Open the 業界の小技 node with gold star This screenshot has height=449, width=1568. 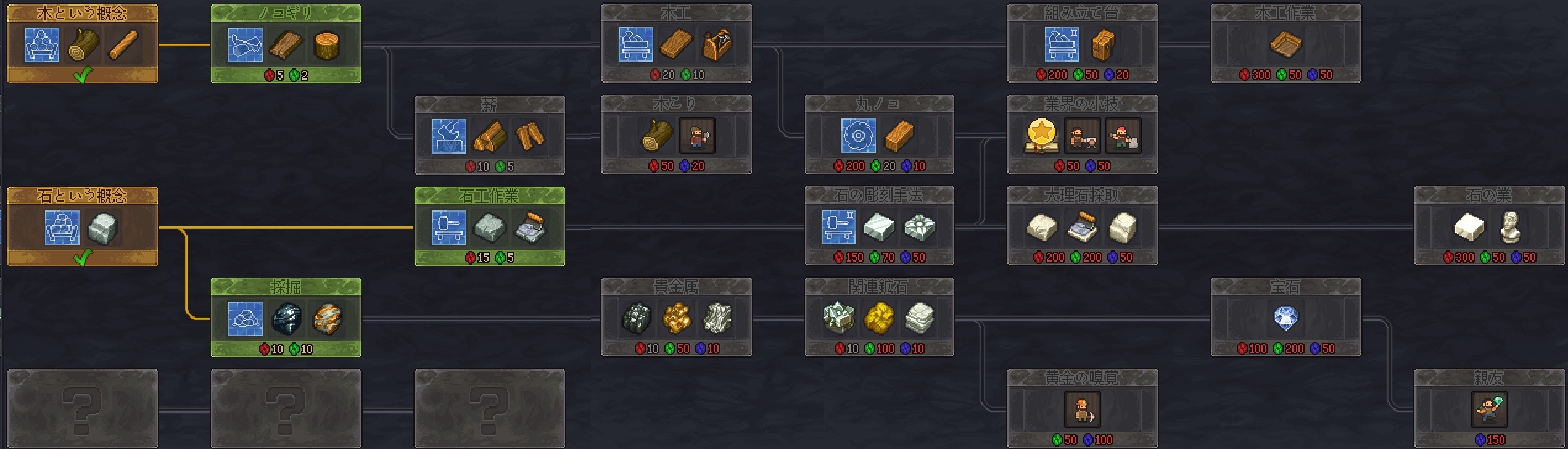[1082, 136]
